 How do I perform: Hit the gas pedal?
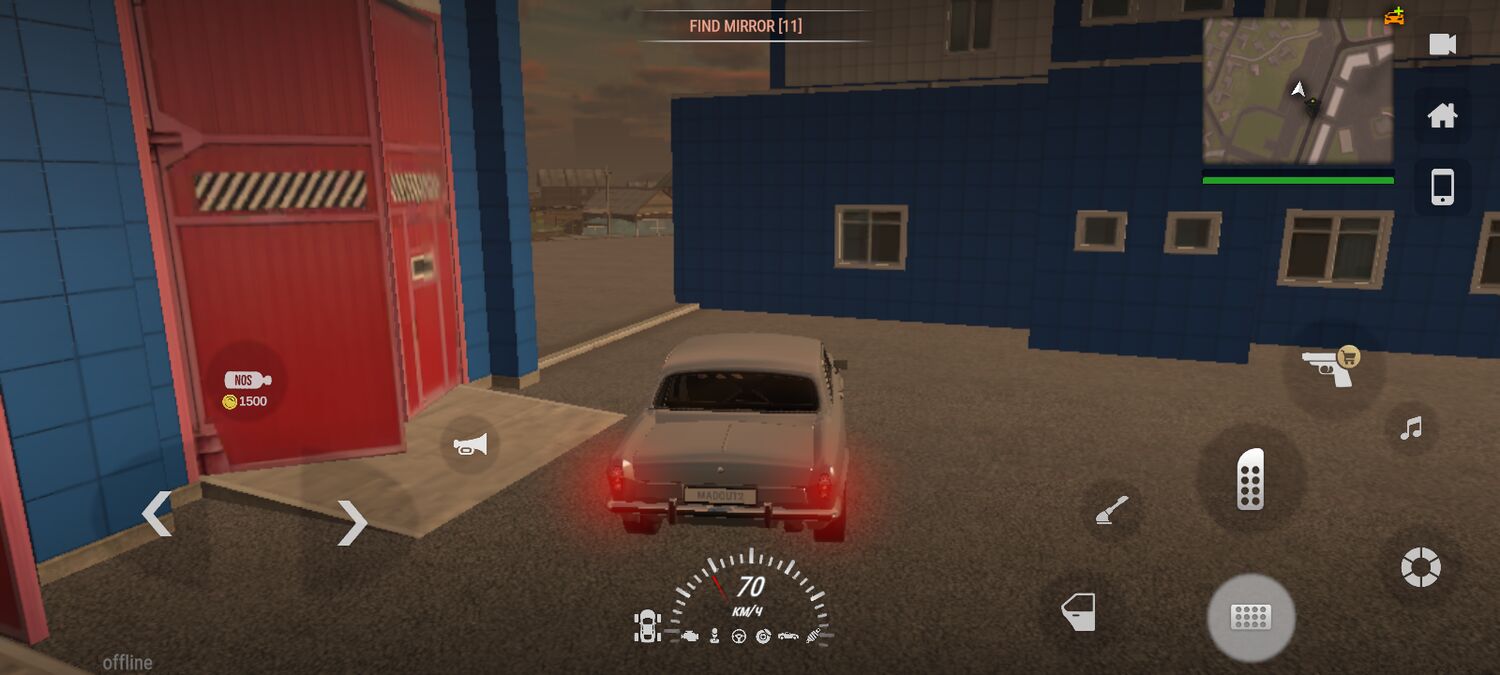point(1251,479)
